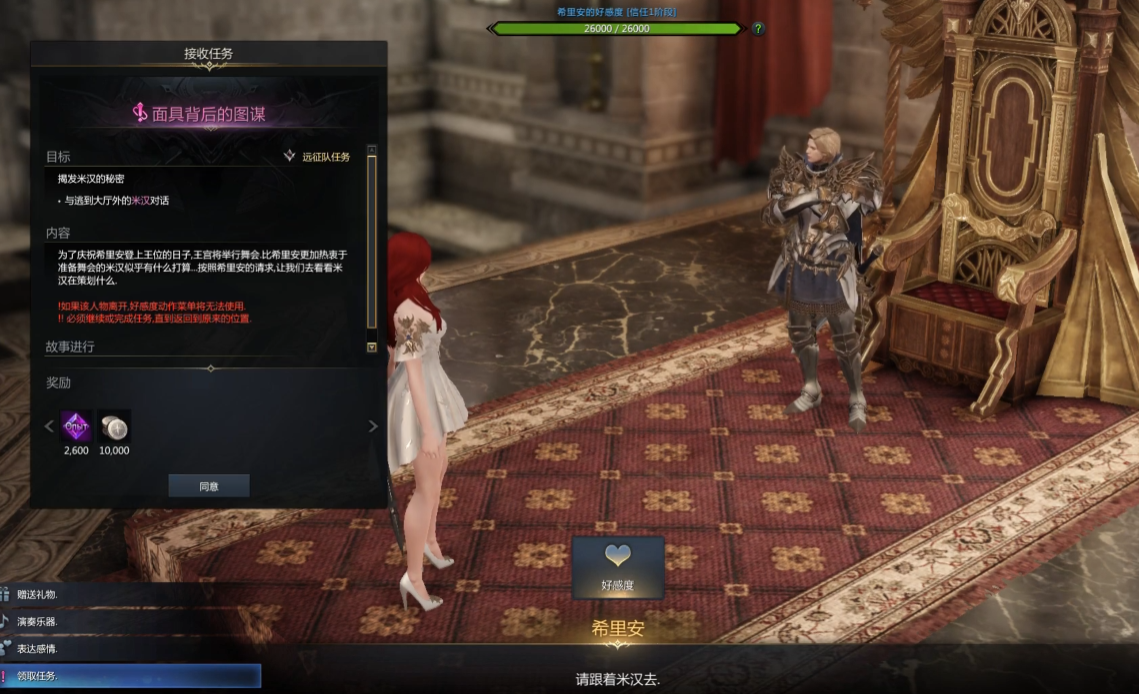Select the silver coin reward icon
1139x694 pixels.
coord(114,427)
